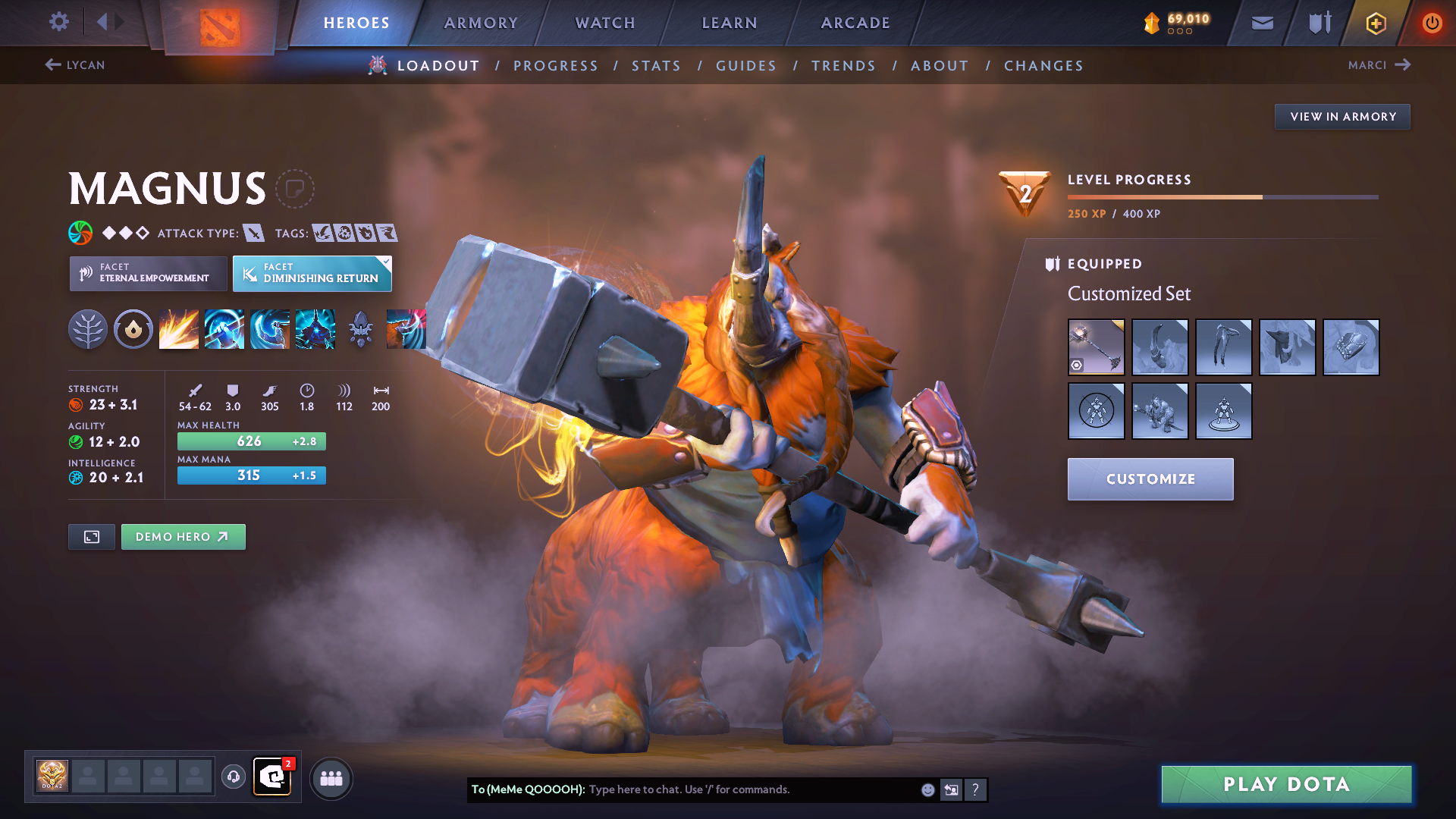This screenshot has height=819, width=1456.
Task: Open the Reverse Polarity ultimate icon
Action: point(315,328)
